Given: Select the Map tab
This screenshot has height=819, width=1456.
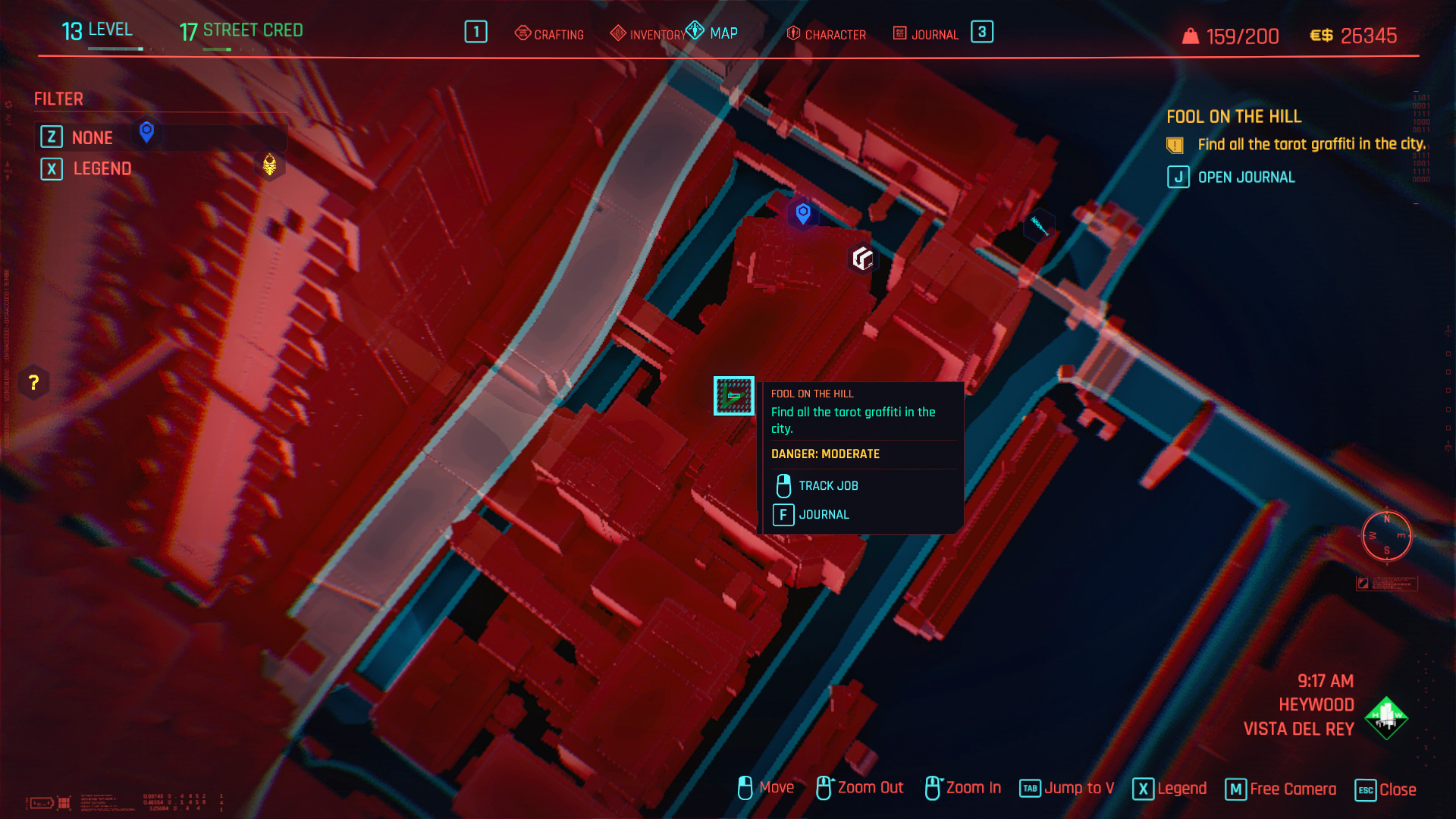Looking at the screenshot, I should [713, 33].
